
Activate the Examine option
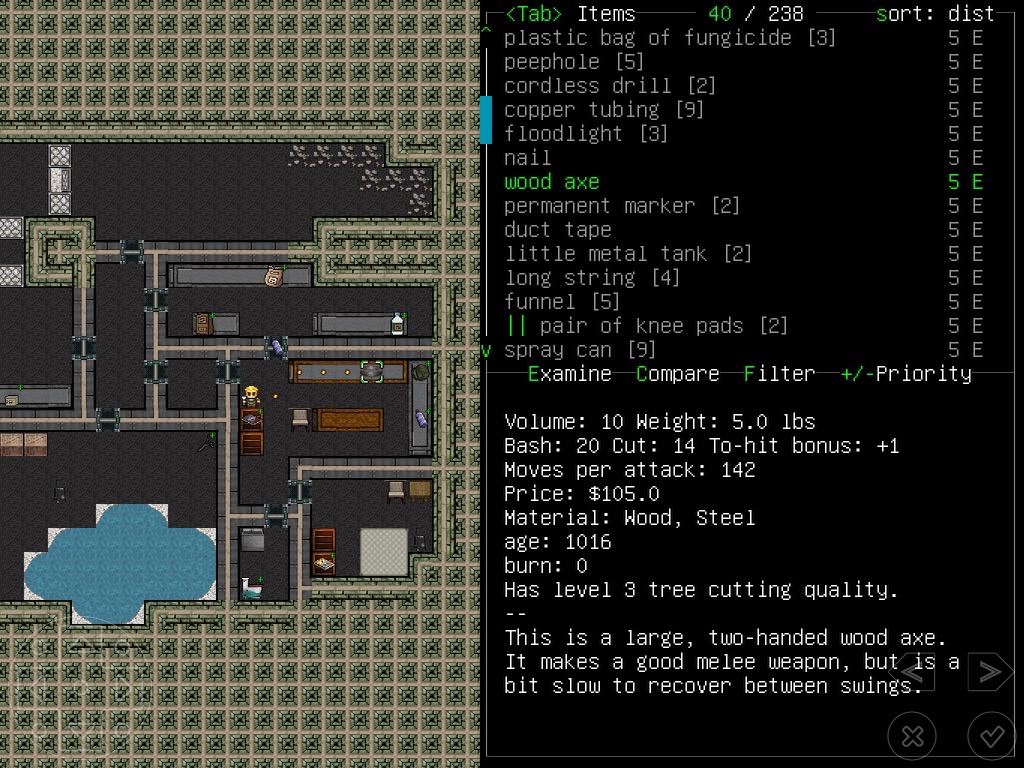569,374
